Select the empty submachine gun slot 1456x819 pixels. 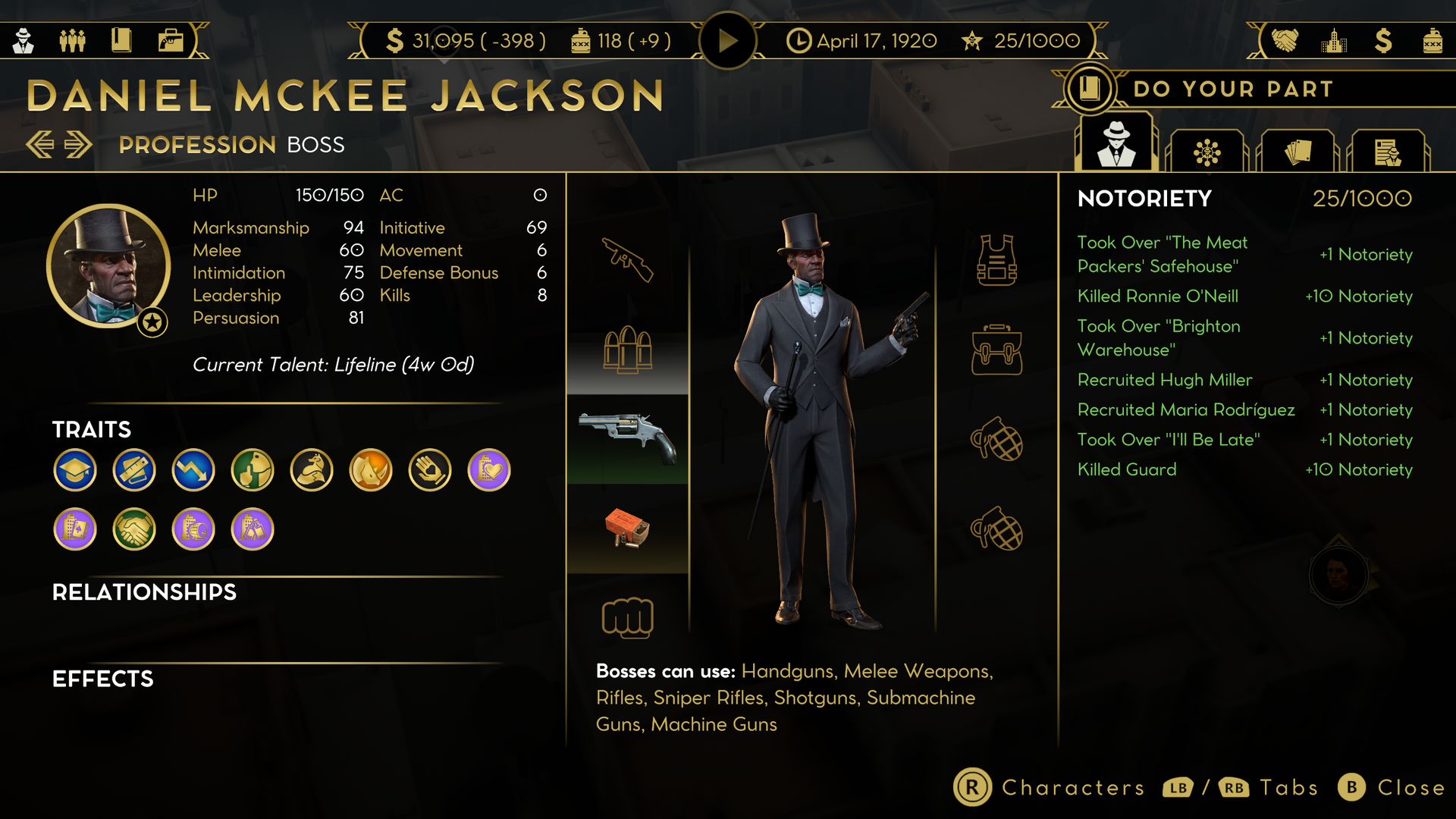[x=628, y=260]
